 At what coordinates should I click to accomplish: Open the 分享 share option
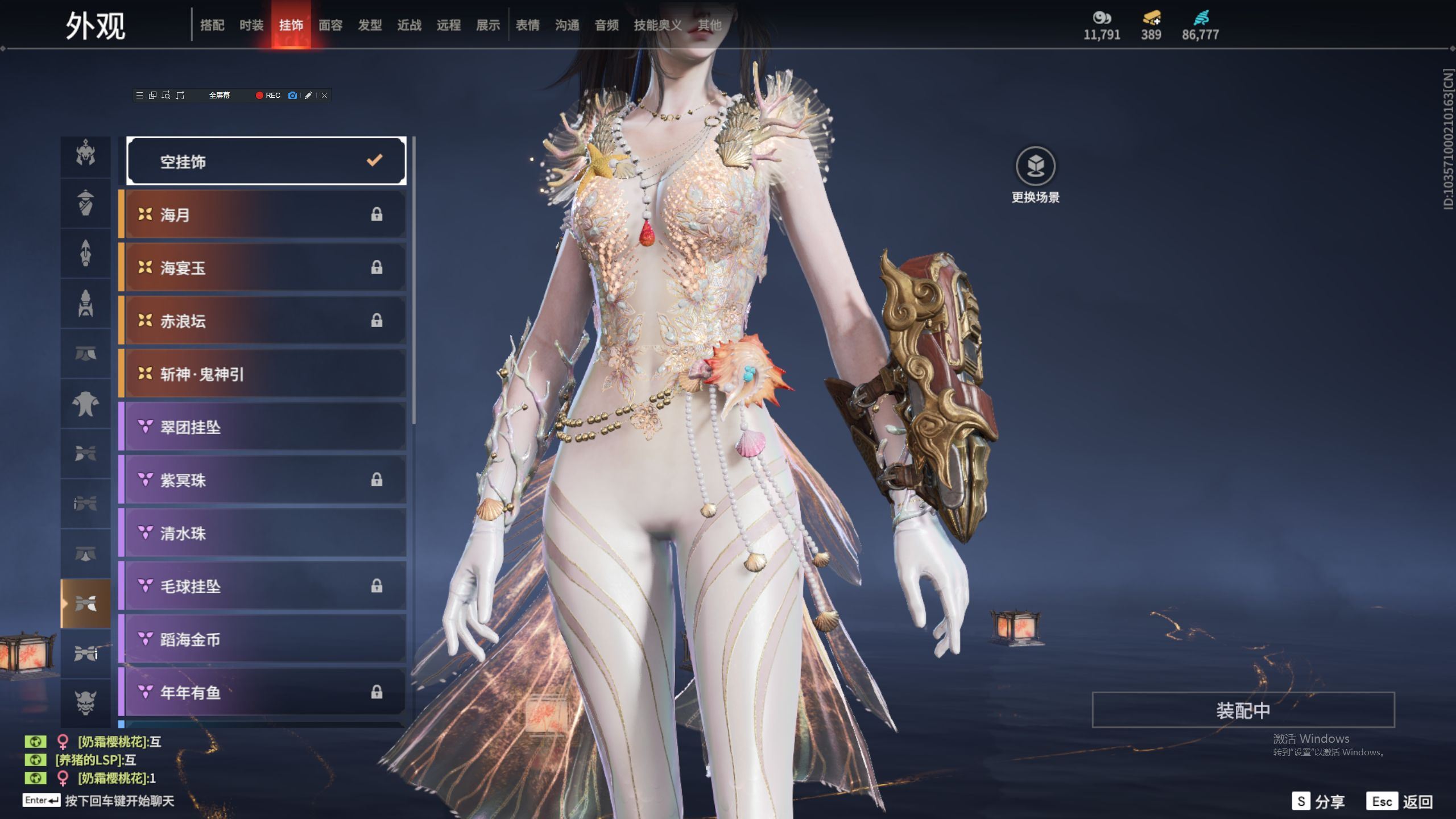[x=1318, y=801]
